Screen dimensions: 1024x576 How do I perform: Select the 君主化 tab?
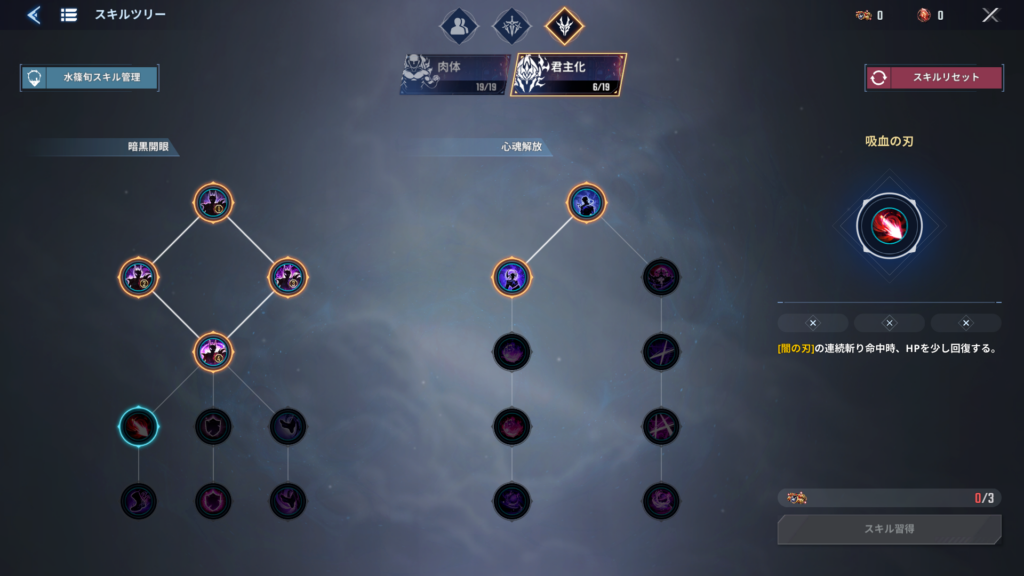click(x=569, y=75)
